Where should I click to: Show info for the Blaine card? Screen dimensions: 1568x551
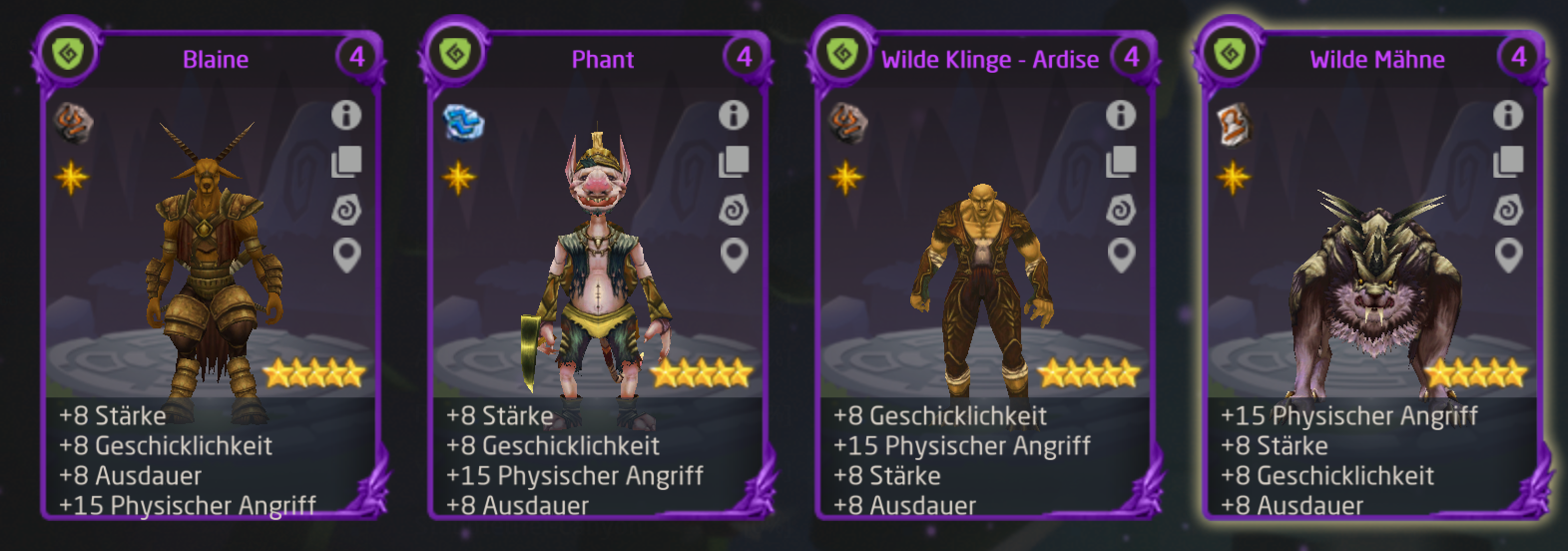pyautogui.click(x=346, y=115)
